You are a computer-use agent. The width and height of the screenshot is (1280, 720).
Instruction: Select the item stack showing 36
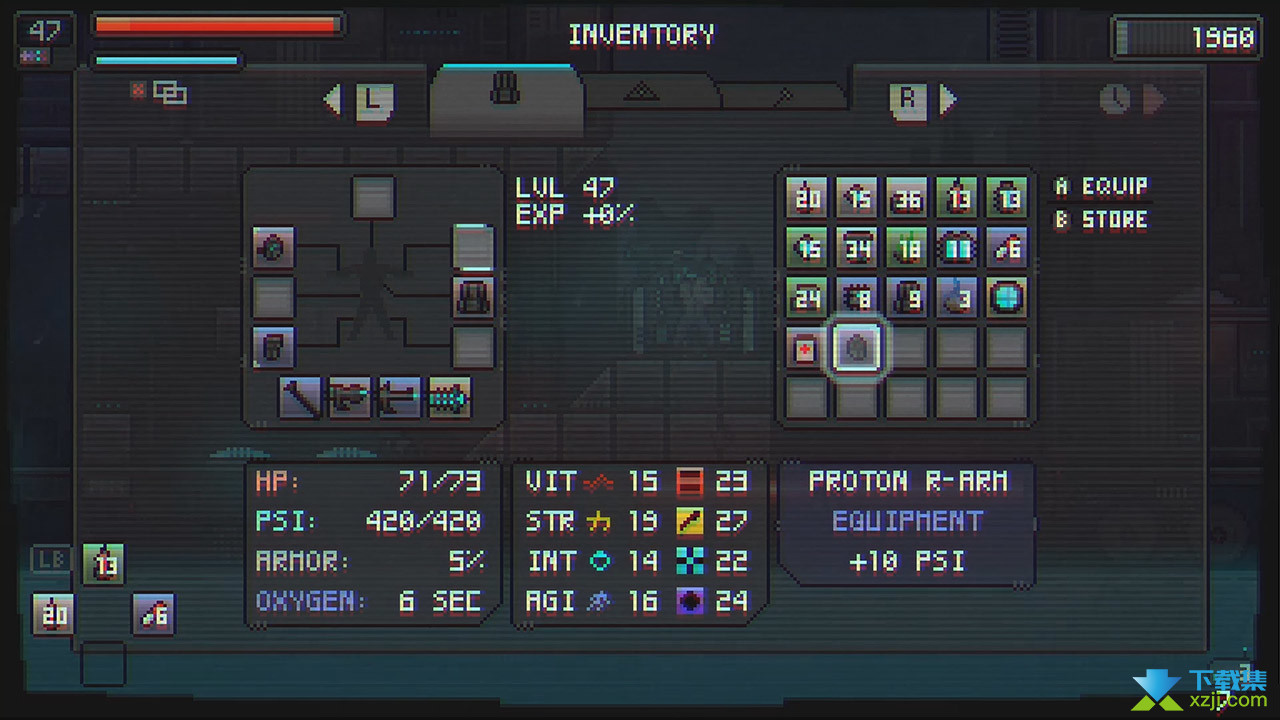point(907,198)
